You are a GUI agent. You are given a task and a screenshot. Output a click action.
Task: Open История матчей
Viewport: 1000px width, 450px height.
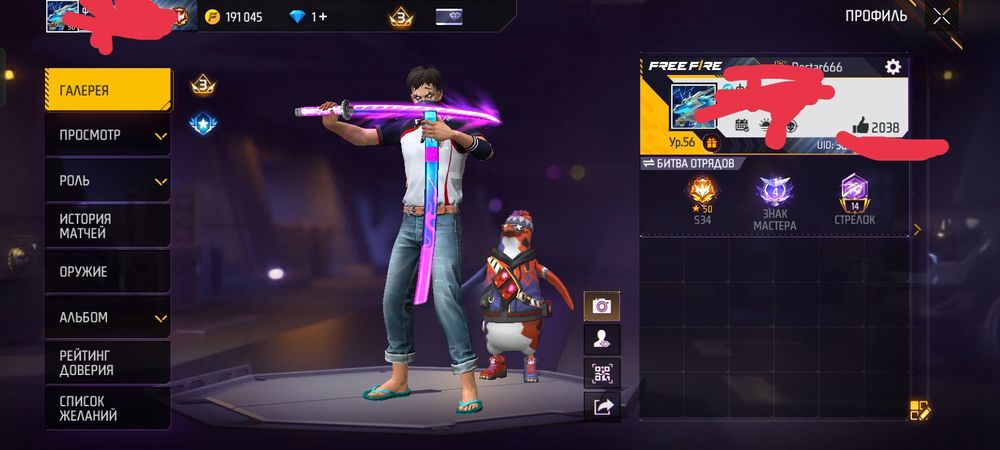point(107,226)
